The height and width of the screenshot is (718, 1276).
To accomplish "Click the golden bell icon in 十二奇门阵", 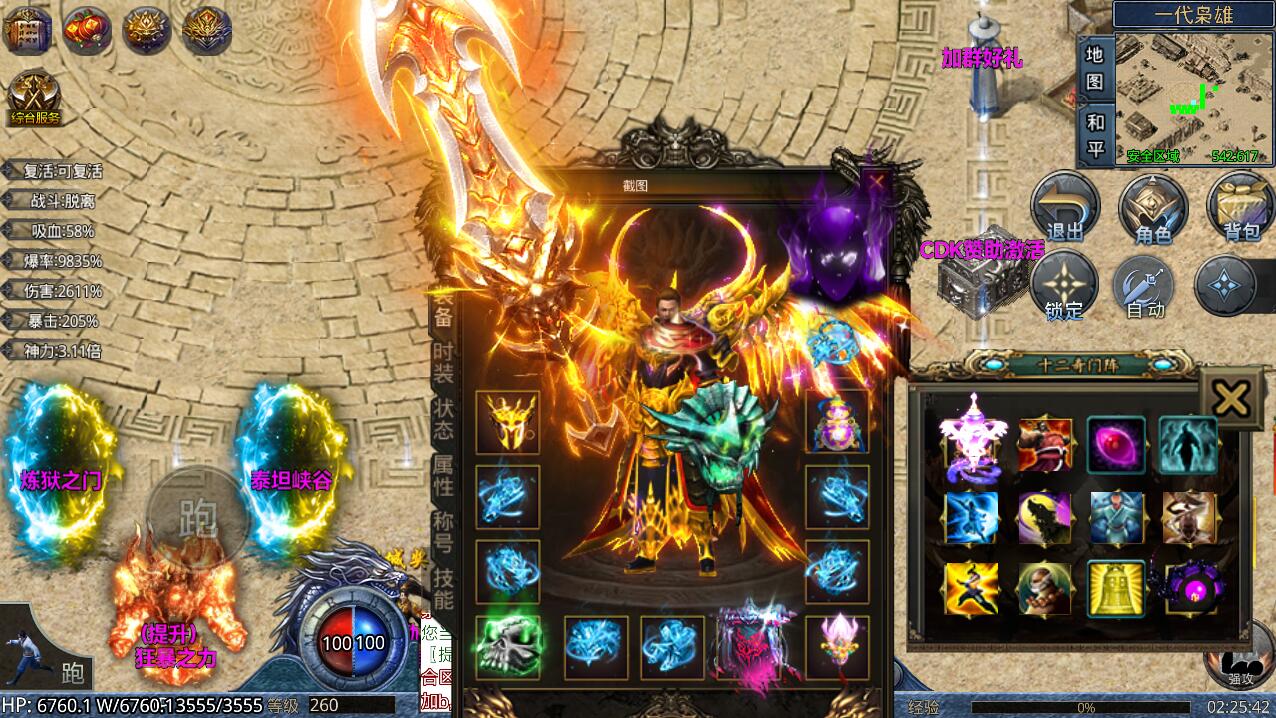I will pos(1116,589).
